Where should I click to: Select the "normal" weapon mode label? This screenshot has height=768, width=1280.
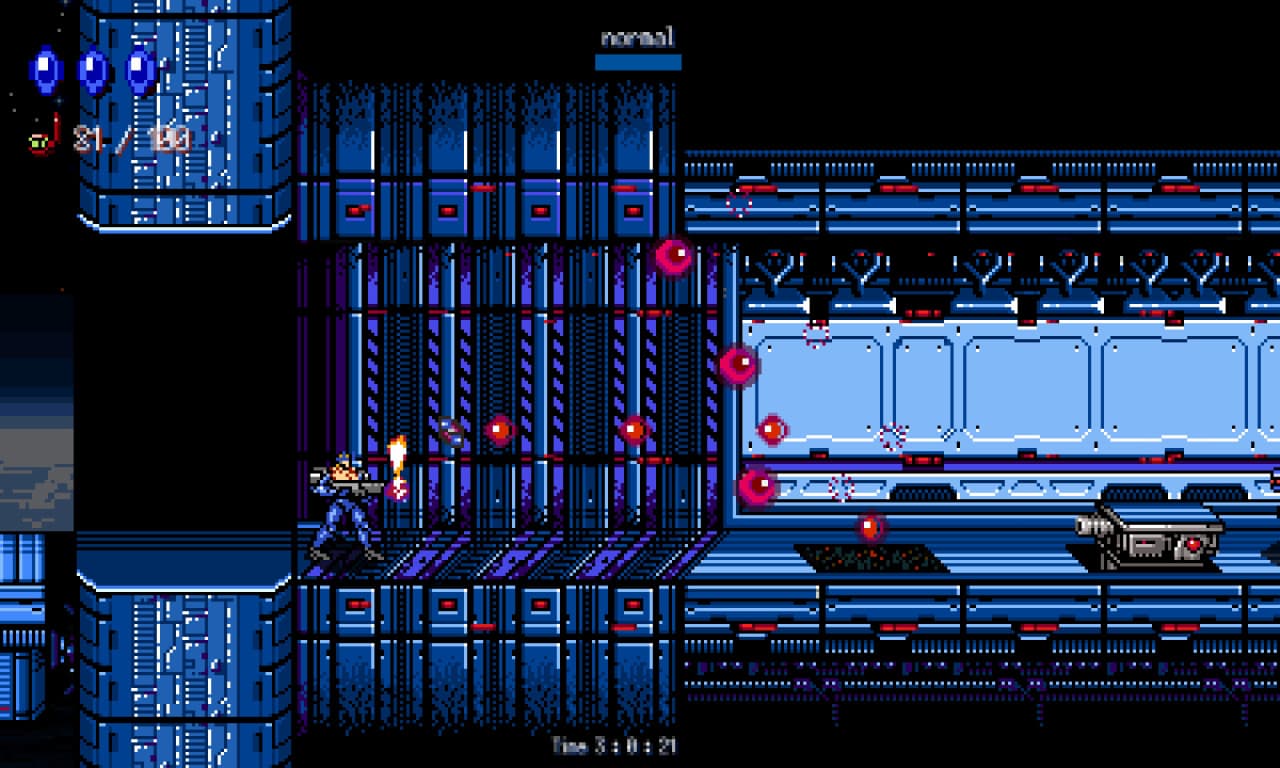pyautogui.click(x=638, y=39)
